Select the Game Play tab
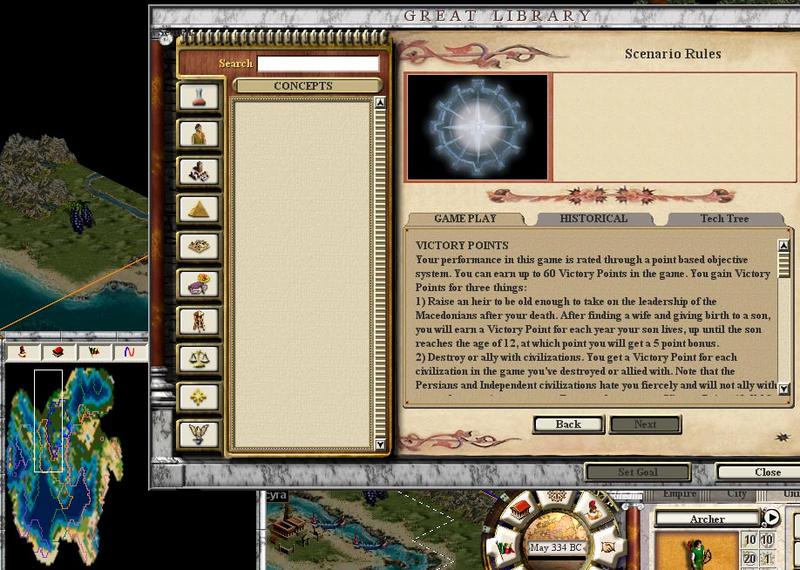 [465, 219]
